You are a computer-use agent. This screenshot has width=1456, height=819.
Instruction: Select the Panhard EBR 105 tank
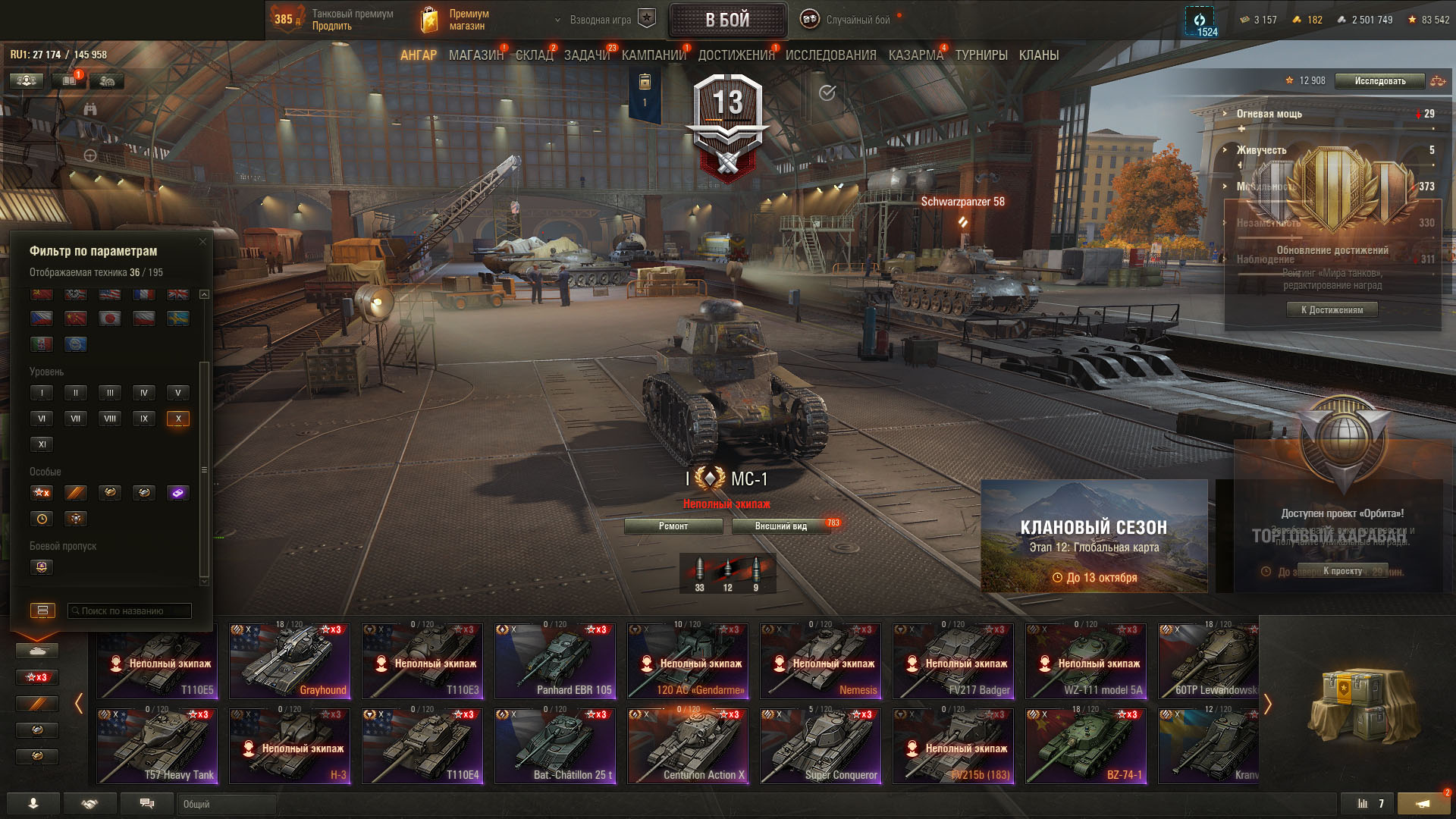coord(555,661)
